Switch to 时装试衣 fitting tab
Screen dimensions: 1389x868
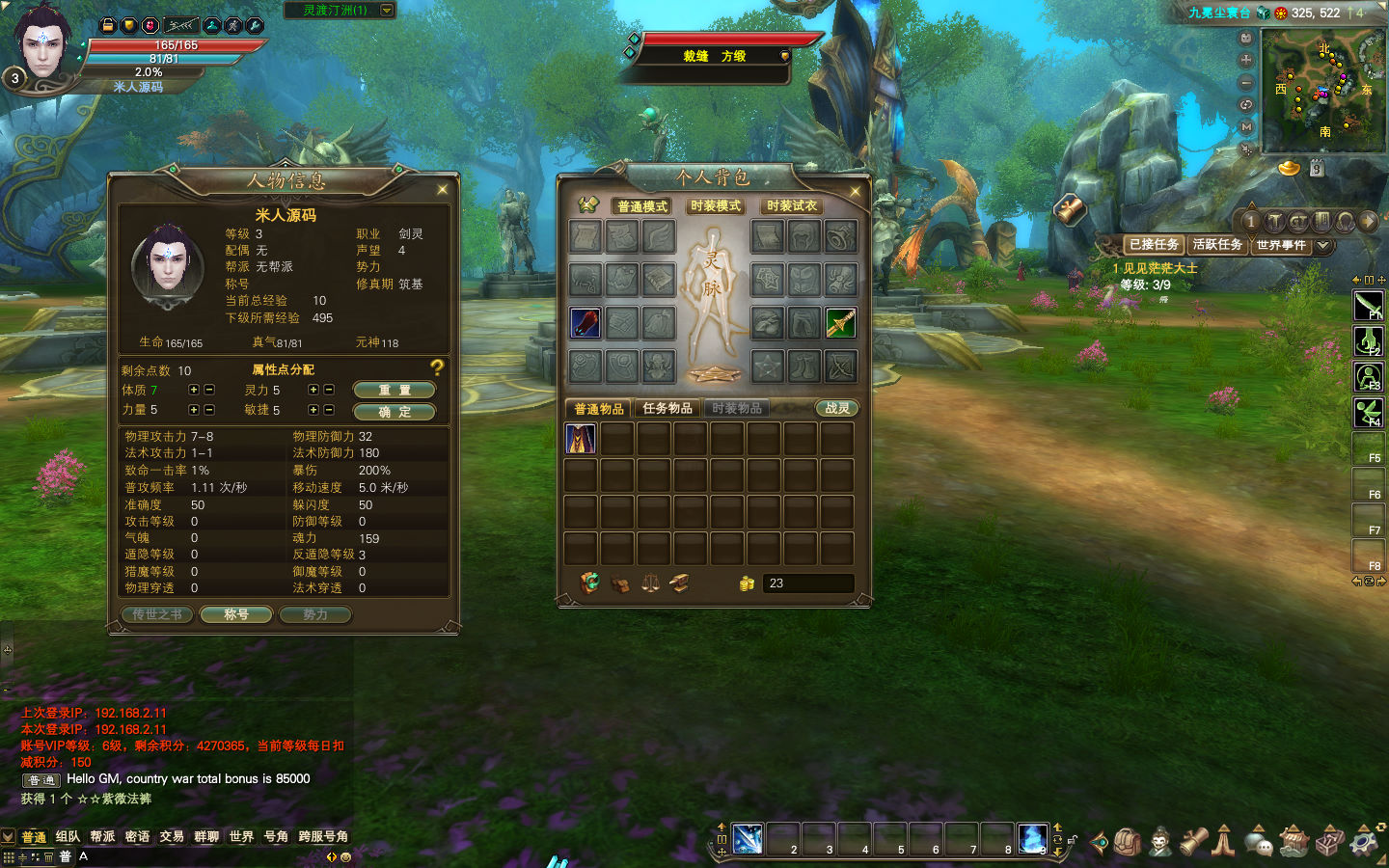792,206
